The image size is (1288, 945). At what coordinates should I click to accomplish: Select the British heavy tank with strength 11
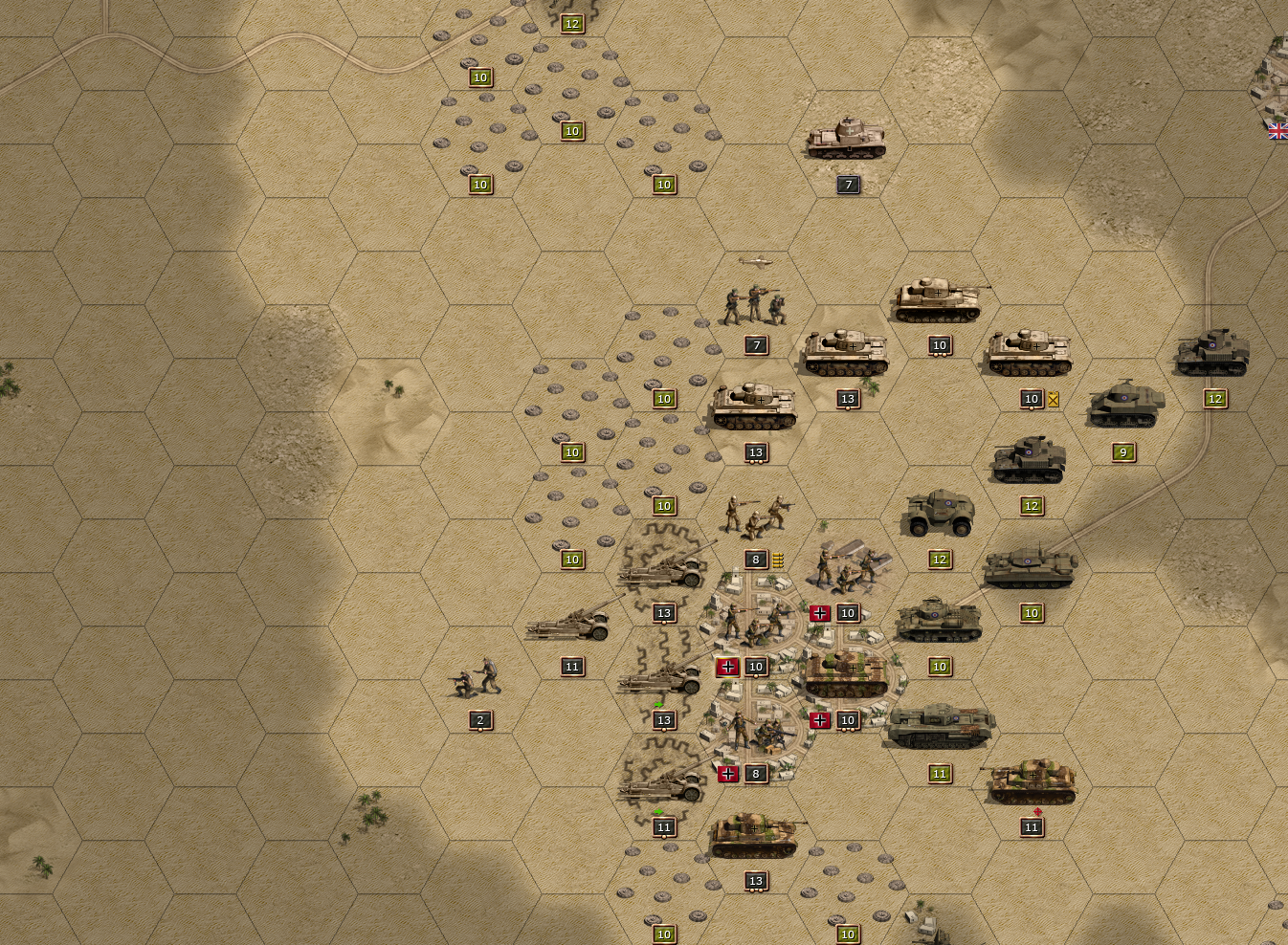[941, 727]
